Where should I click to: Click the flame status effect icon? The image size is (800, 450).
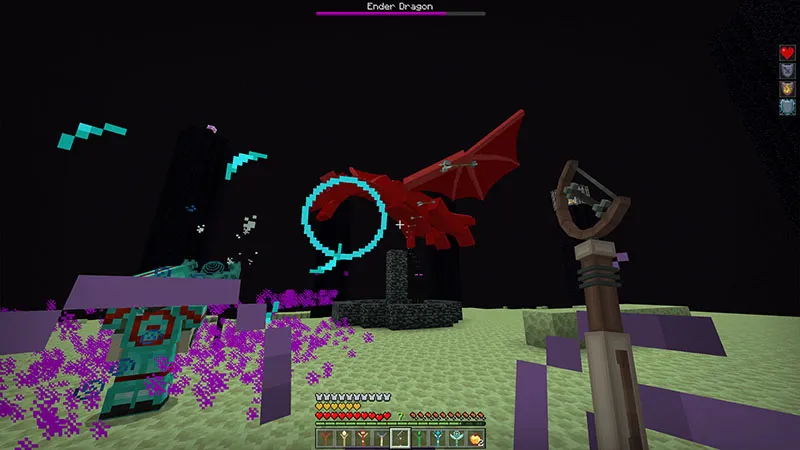click(787, 88)
